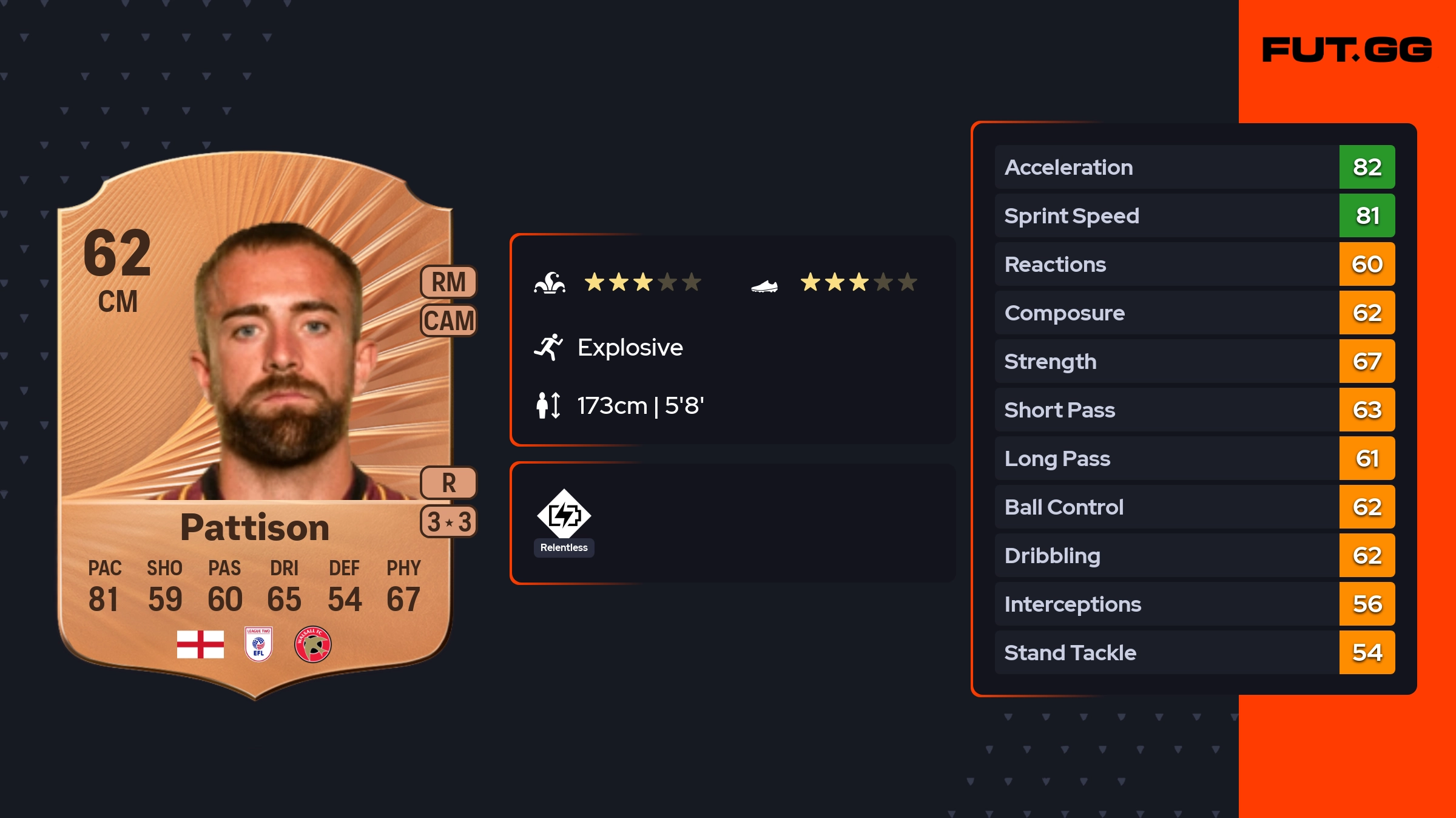Select the Interceptions stat row
The width and height of the screenshot is (1456, 818).
click(1194, 604)
